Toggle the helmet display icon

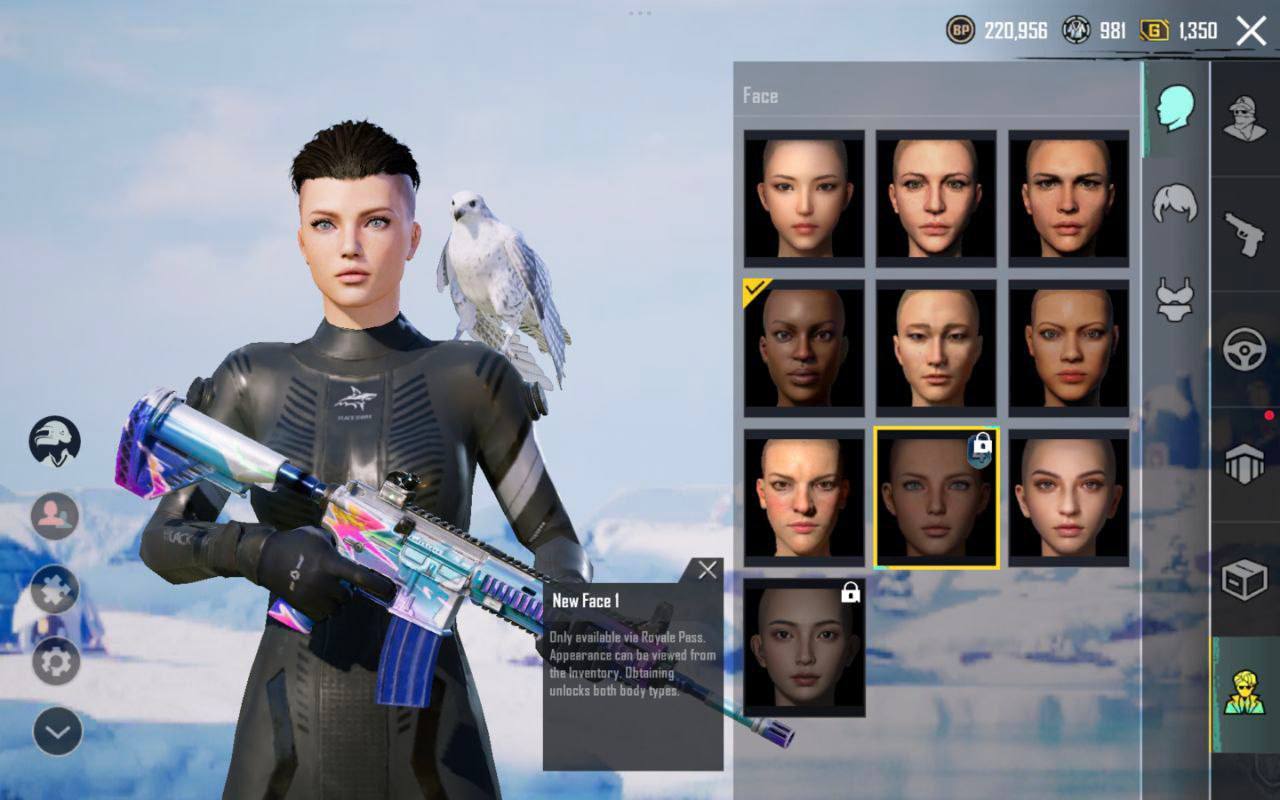click(54, 441)
